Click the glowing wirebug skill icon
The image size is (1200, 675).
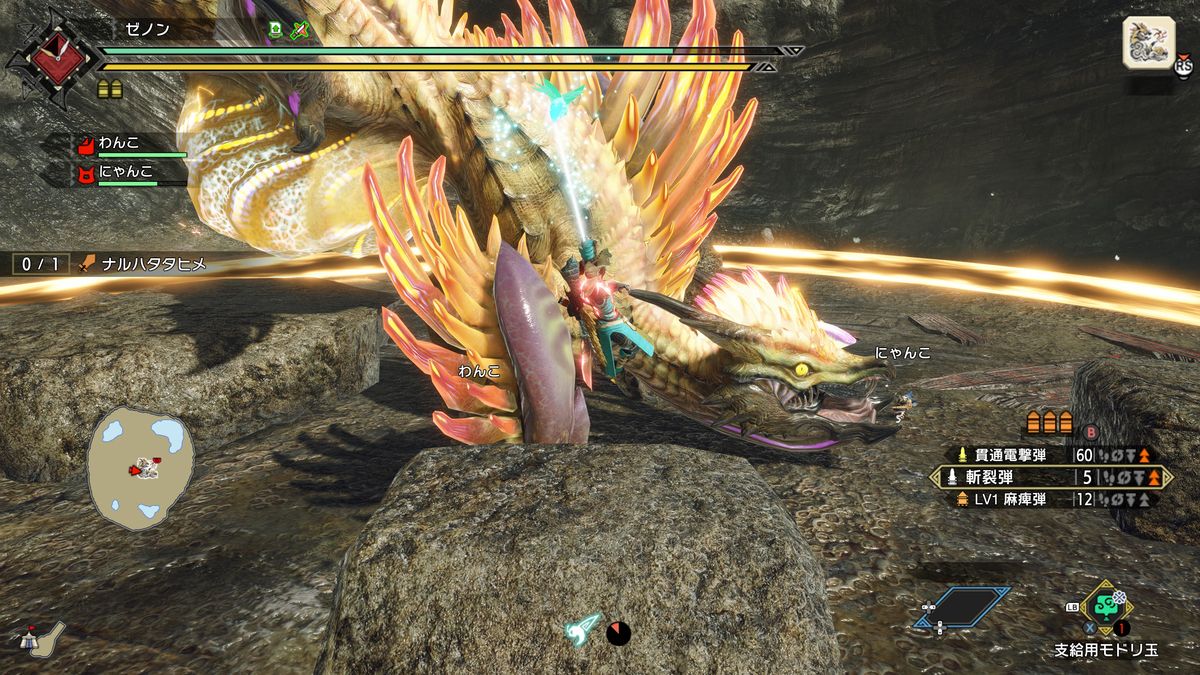coord(584,629)
